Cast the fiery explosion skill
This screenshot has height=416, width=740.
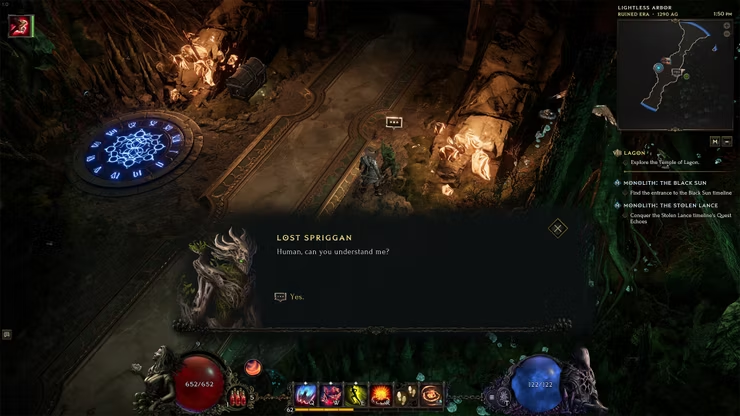point(381,394)
